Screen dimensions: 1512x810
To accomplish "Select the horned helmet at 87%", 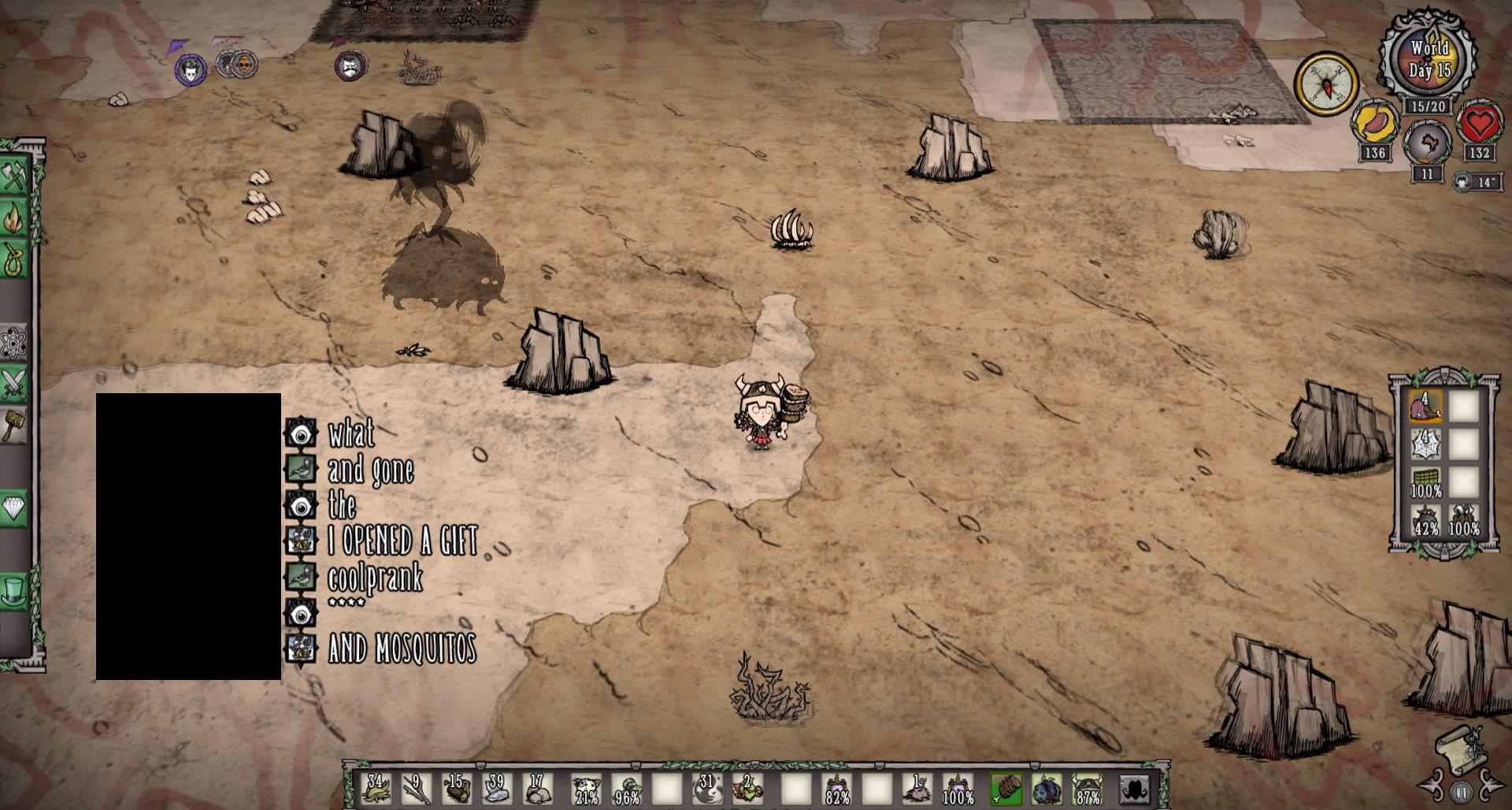I will pyautogui.click(x=1088, y=788).
